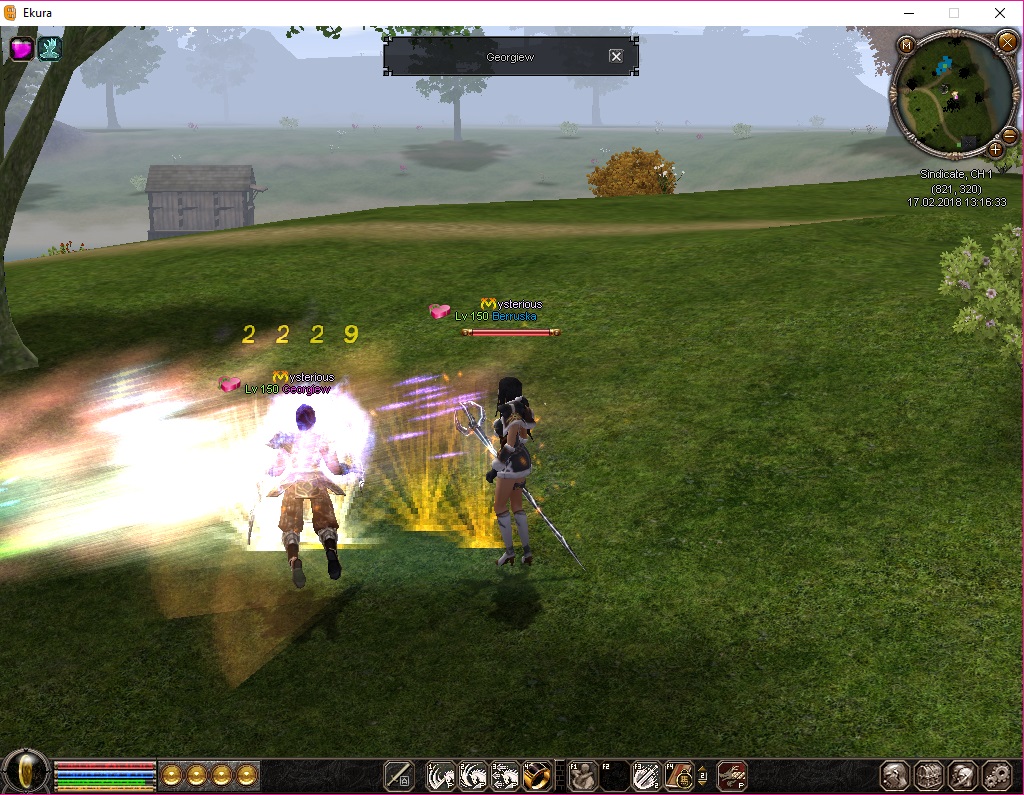
Task: Open the character window helmet button
Action: [x=895, y=775]
